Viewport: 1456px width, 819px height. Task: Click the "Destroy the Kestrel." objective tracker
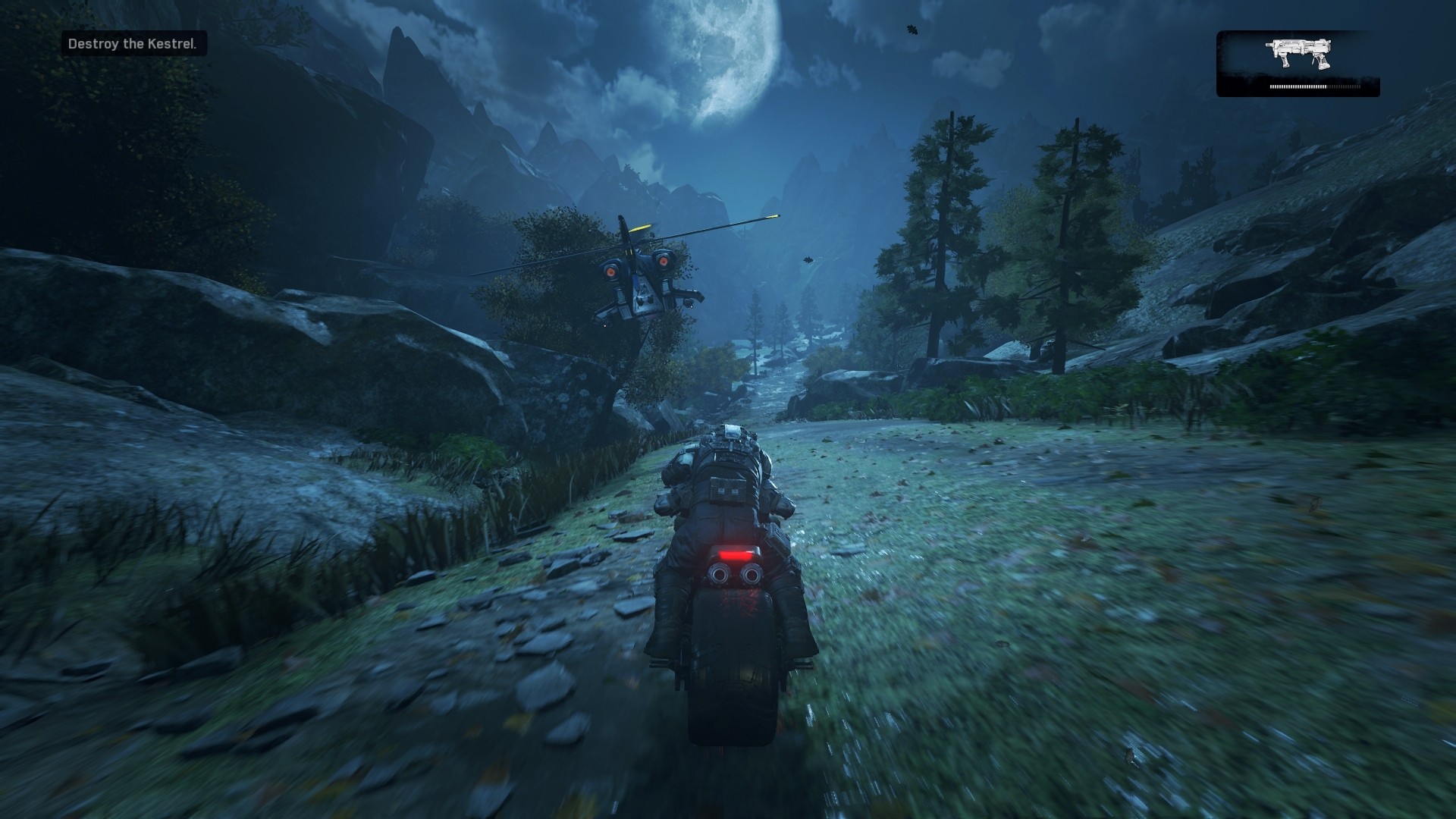click(133, 44)
